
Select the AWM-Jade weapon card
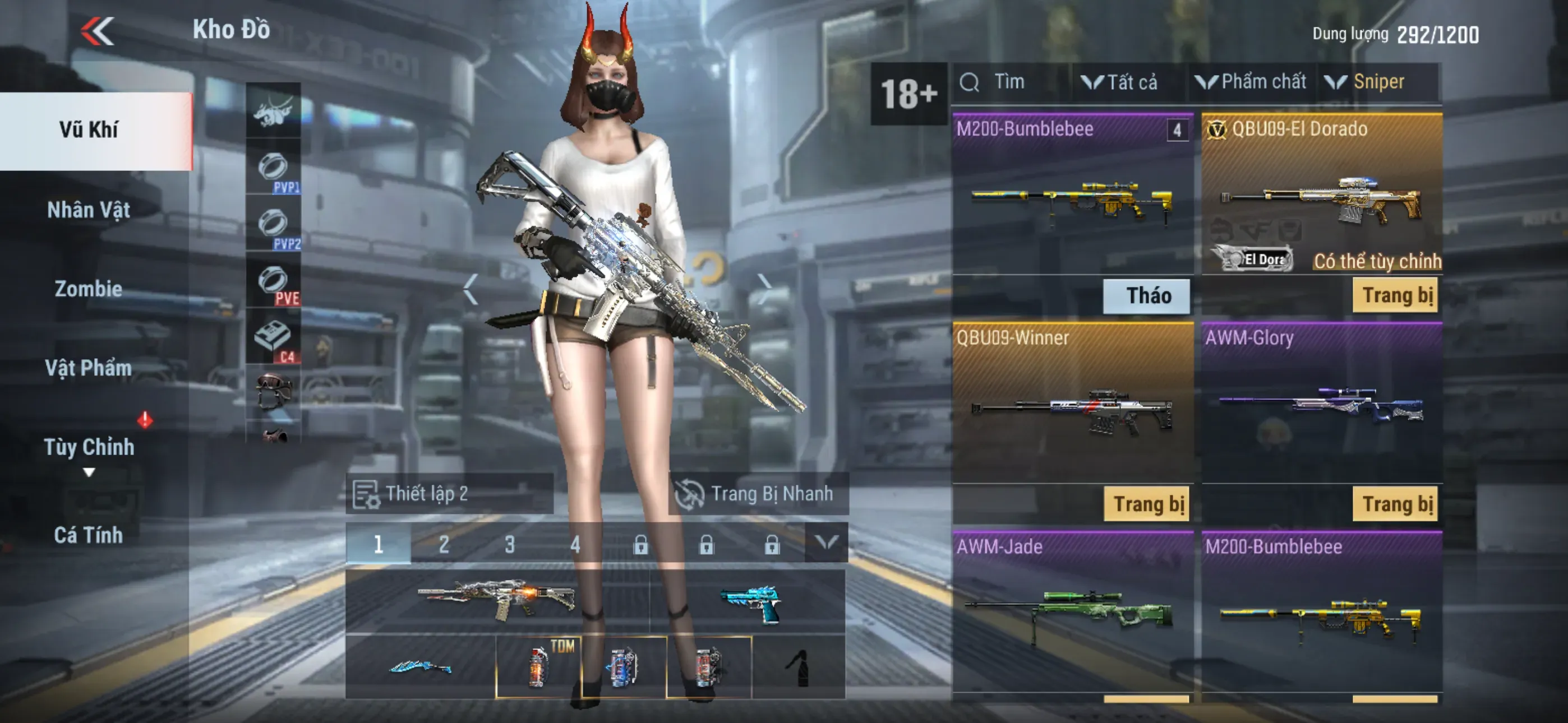click(x=1072, y=609)
